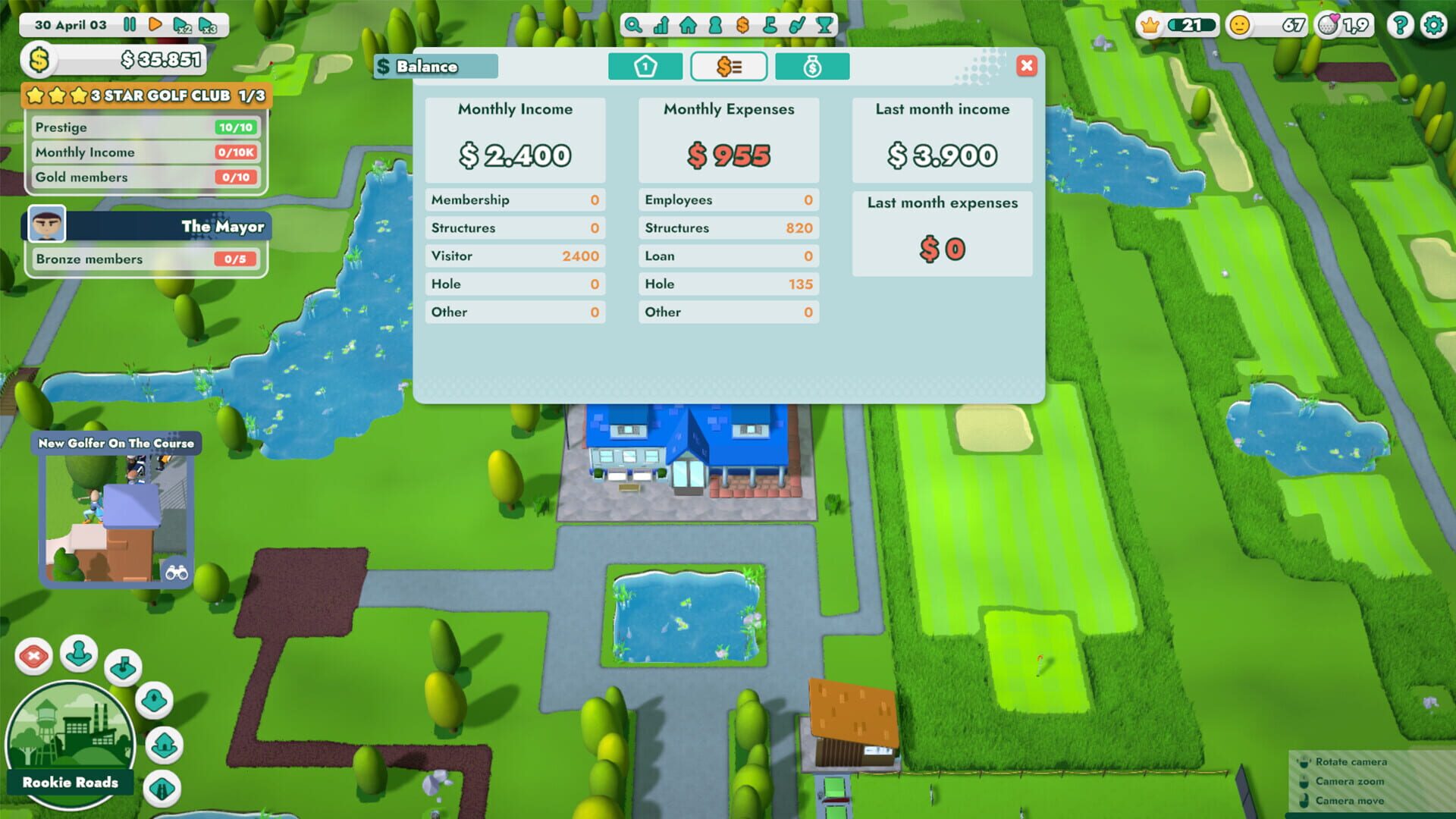Image resolution: width=1456 pixels, height=819 pixels.
Task: Open the golf swing panel in the toolbar
Action: (x=797, y=25)
